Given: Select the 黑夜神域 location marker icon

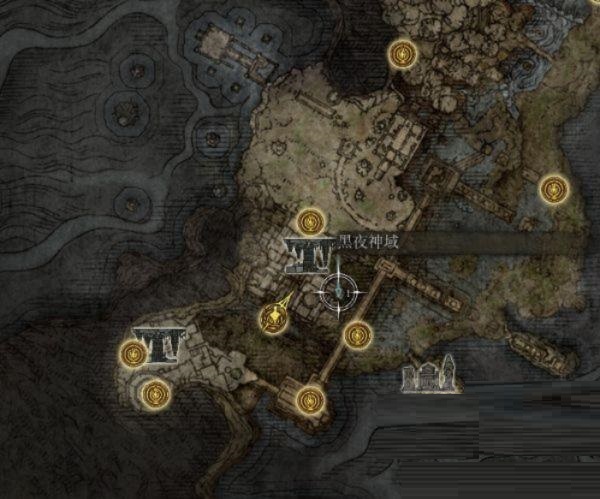Looking at the screenshot, I should [x=306, y=255].
